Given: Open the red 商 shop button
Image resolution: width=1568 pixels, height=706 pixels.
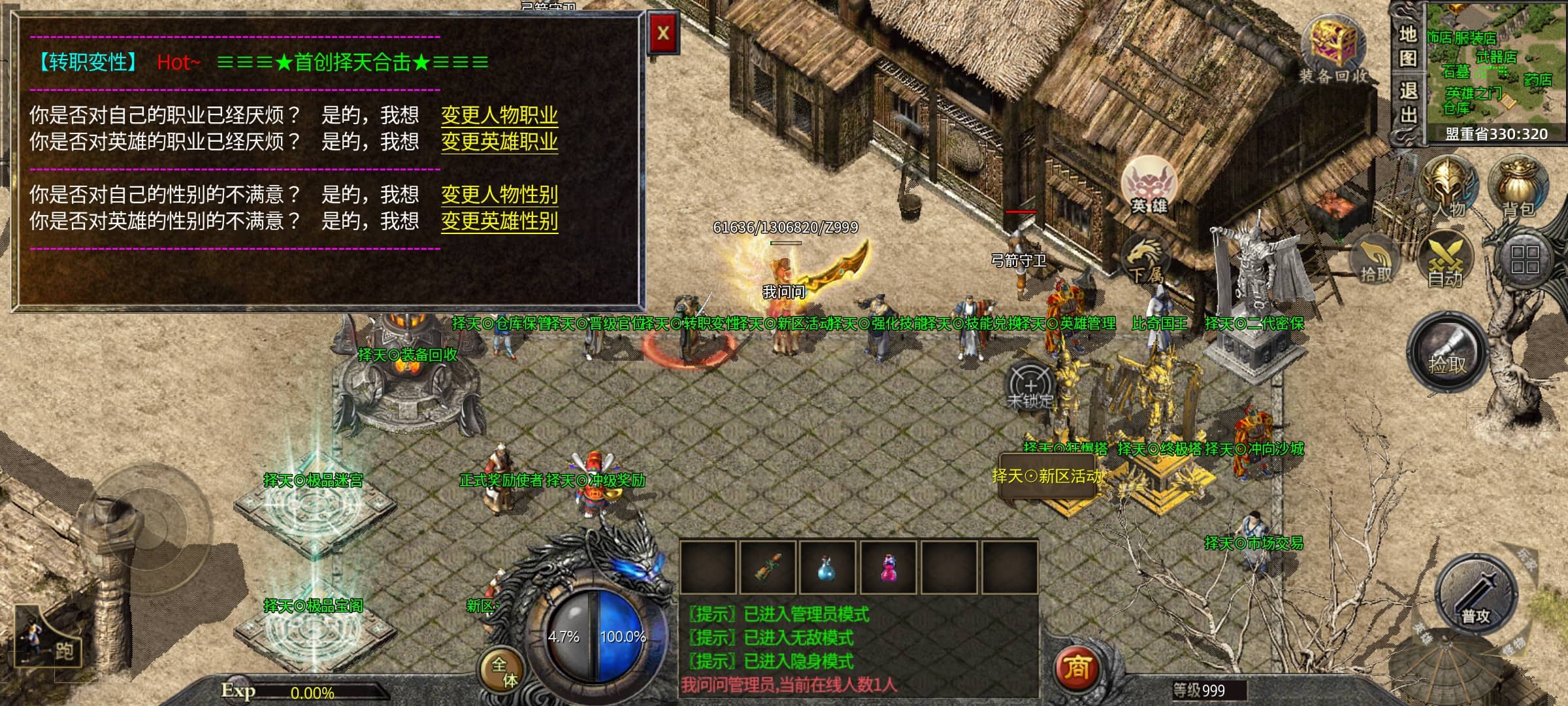Looking at the screenshot, I should 1076,668.
